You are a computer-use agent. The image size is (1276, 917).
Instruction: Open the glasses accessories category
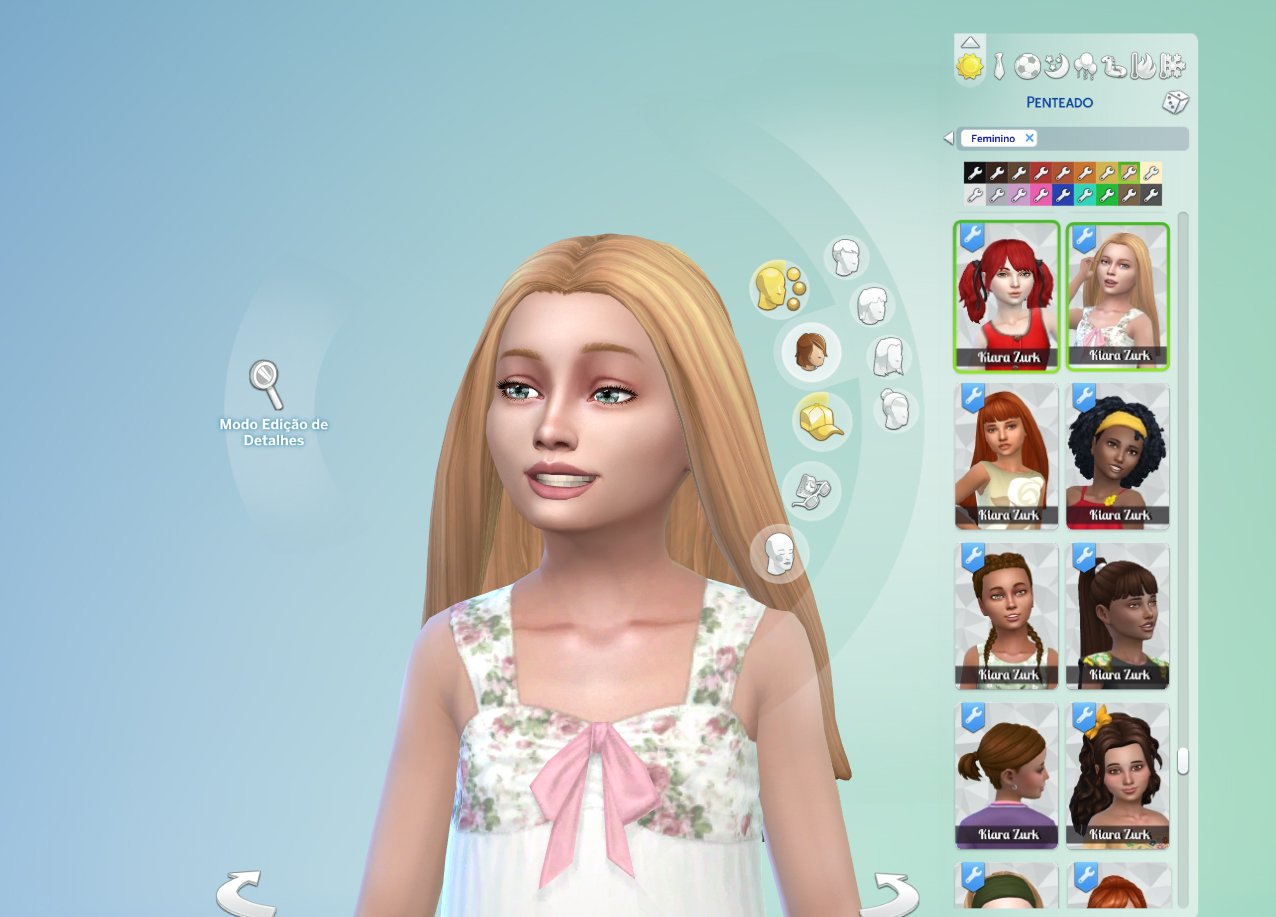click(x=812, y=489)
